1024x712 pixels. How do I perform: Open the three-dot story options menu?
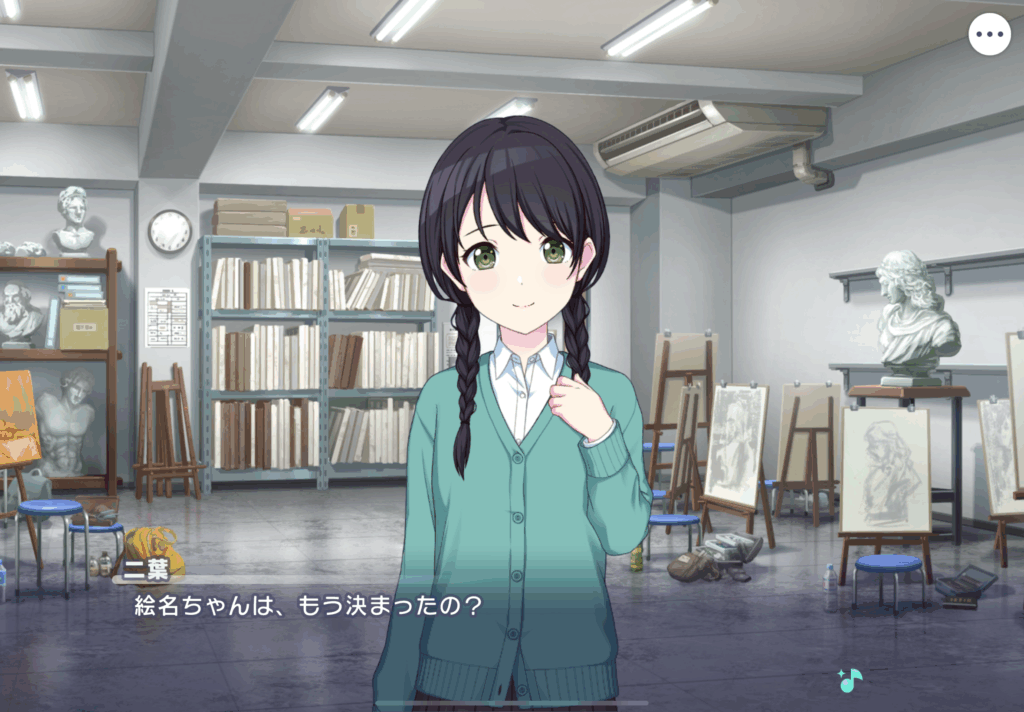pyautogui.click(x=989, y=35)
